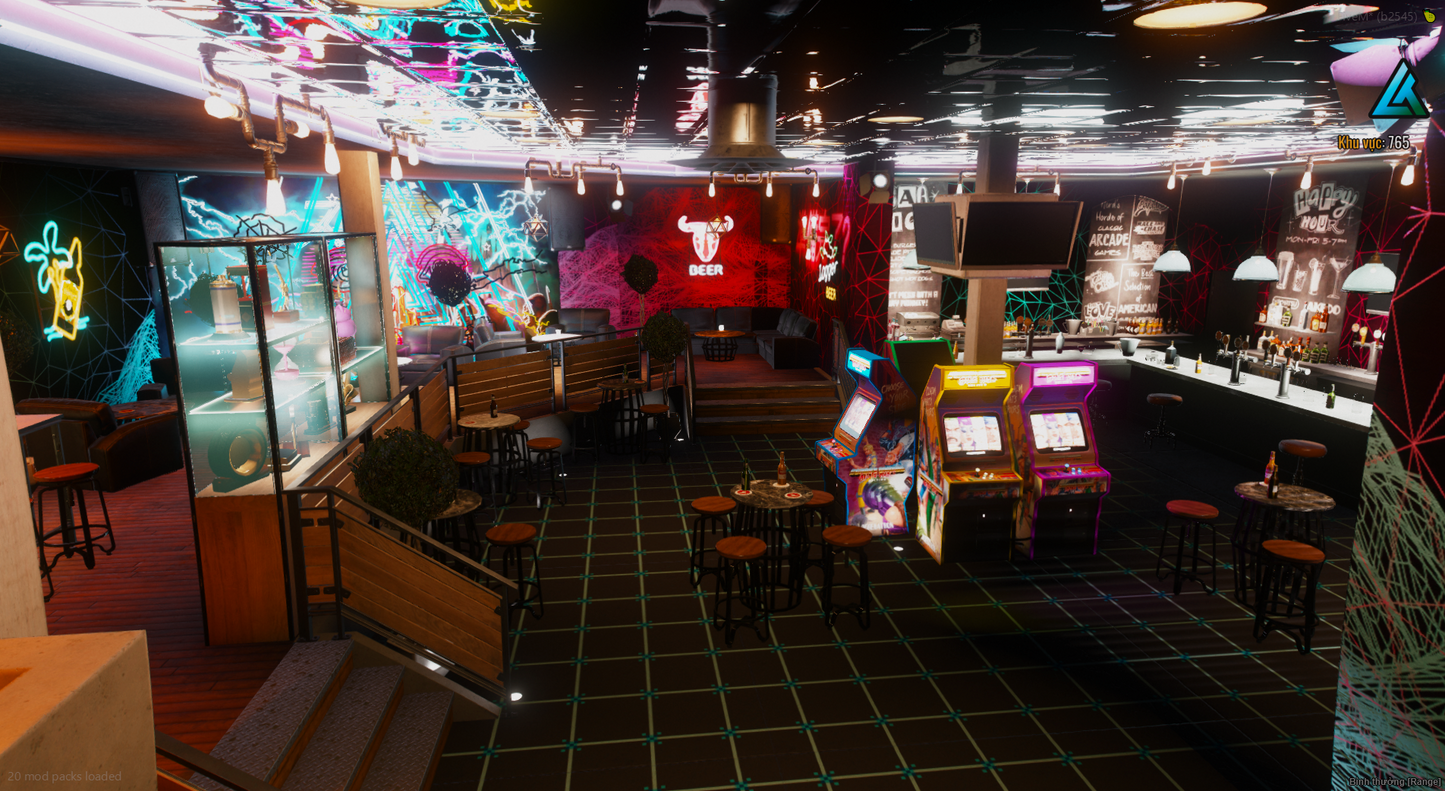Screen dimensions: 1445x791
Task: Click the lime fruit icon beside FiveM version text
Action: (1429, 17)
